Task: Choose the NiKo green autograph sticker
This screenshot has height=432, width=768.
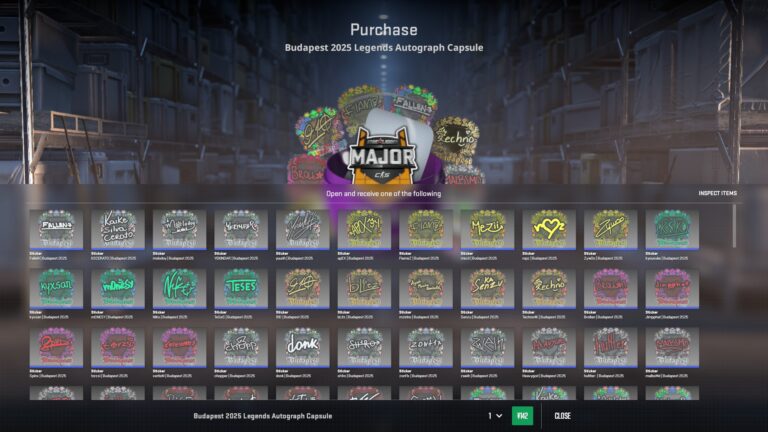Action: coord(180,288)
